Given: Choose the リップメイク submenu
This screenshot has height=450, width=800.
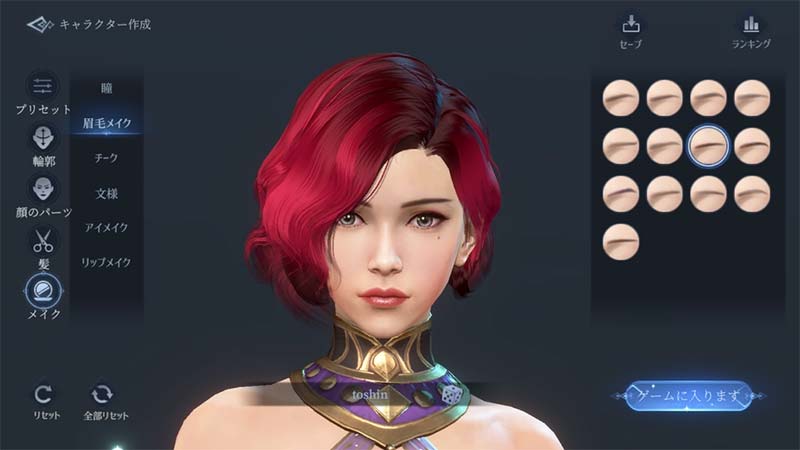Looking at the screenshot, I should coord(106,262).
